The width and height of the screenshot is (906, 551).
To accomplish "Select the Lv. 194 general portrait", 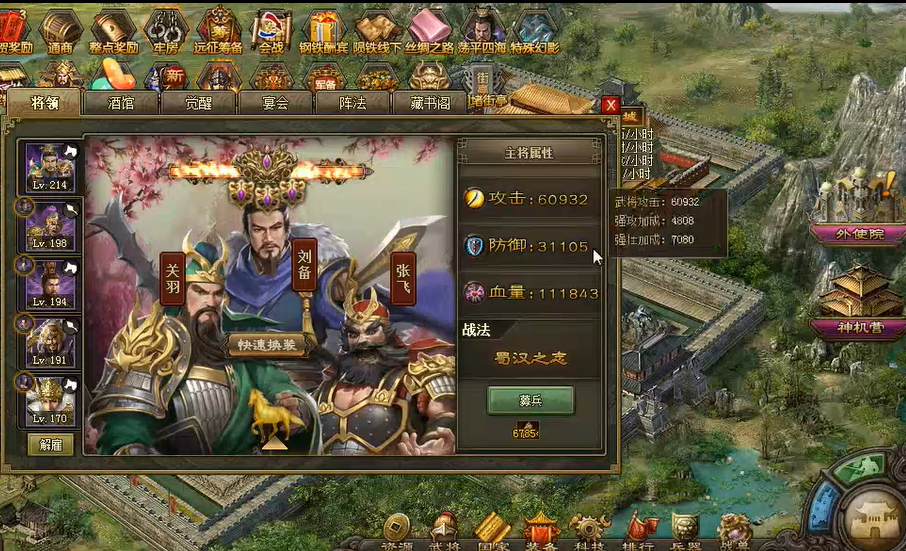I will pos(49,284).
